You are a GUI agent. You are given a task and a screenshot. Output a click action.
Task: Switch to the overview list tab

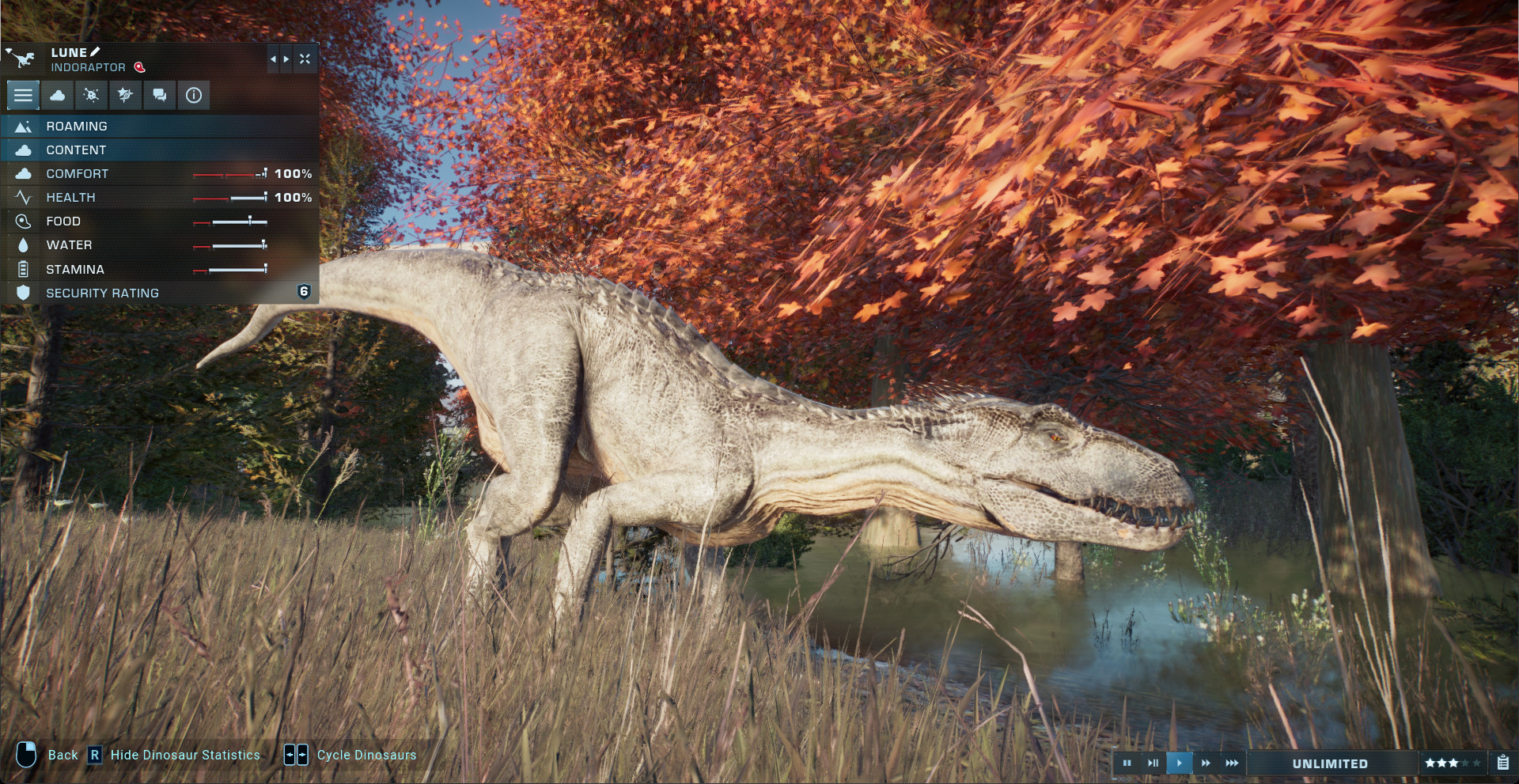(x=23, y=96)
